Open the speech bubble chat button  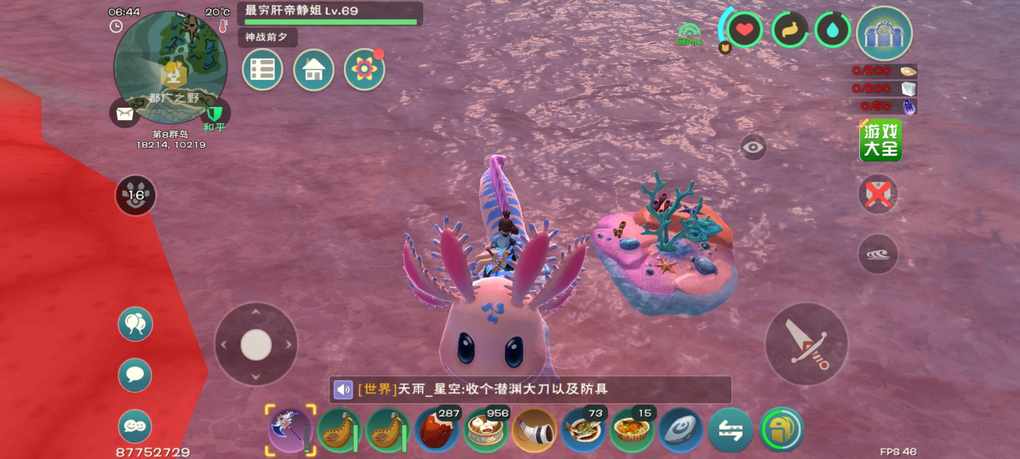pyautogui.click(x=135, y=375)
